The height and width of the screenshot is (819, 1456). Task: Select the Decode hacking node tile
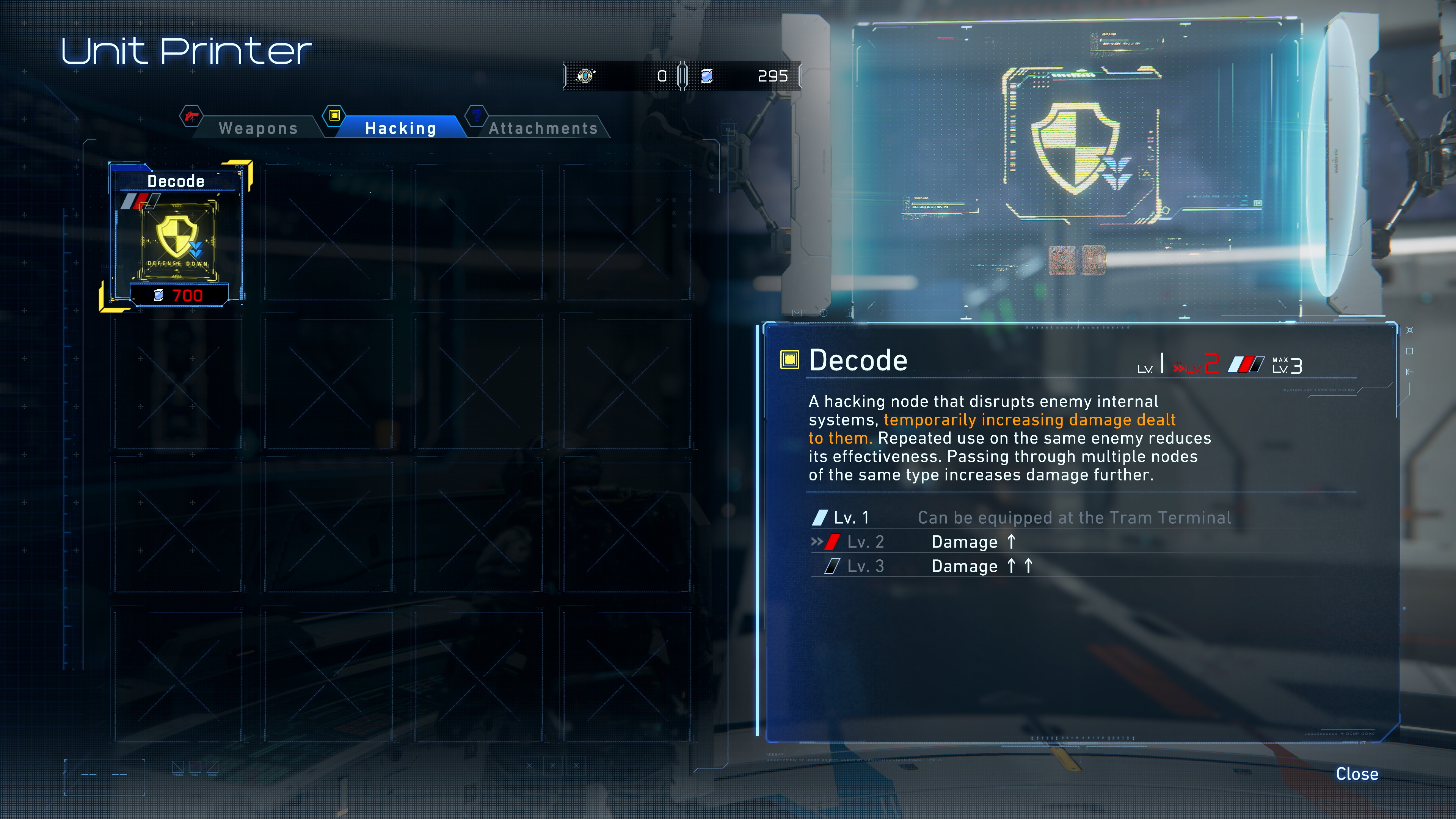[x=177, y=236]
